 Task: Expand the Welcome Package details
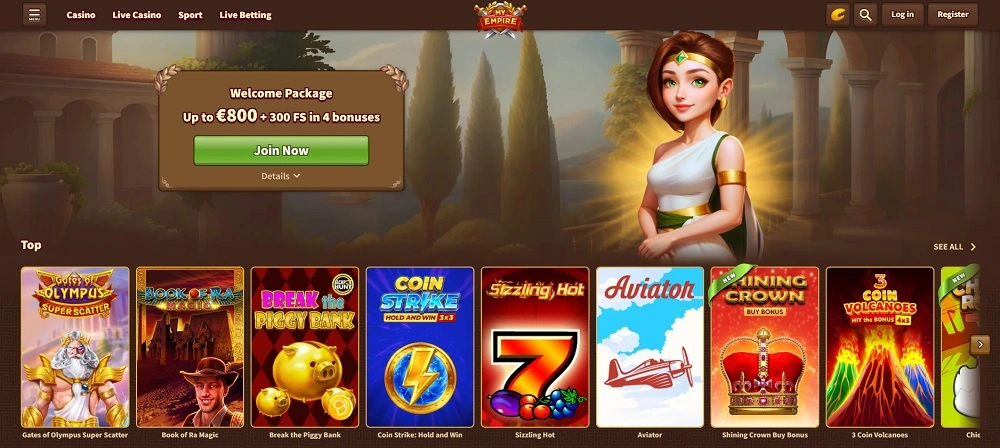click(x=281, y=176)
